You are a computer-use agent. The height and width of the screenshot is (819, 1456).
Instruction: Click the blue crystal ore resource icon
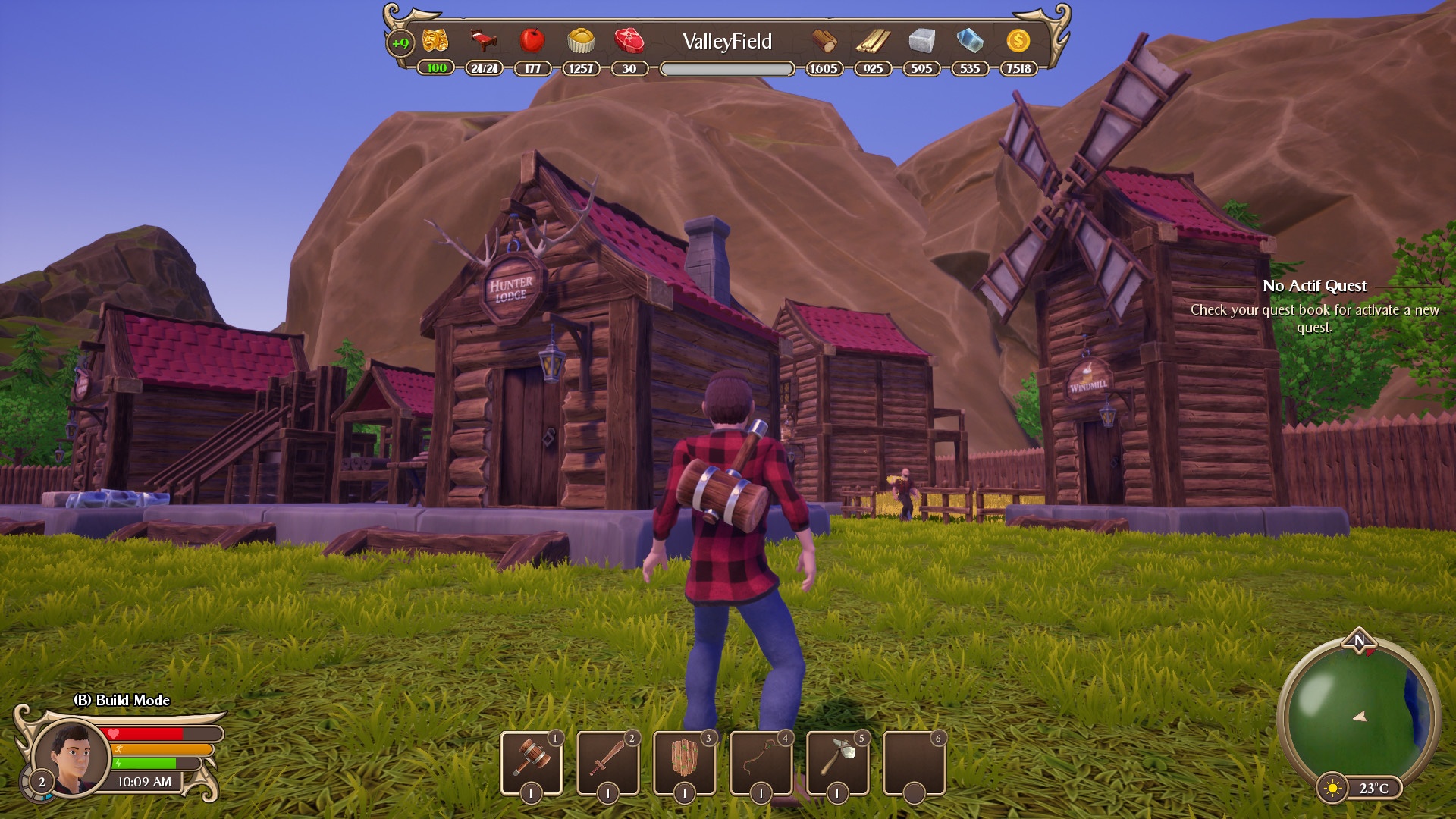970,40
